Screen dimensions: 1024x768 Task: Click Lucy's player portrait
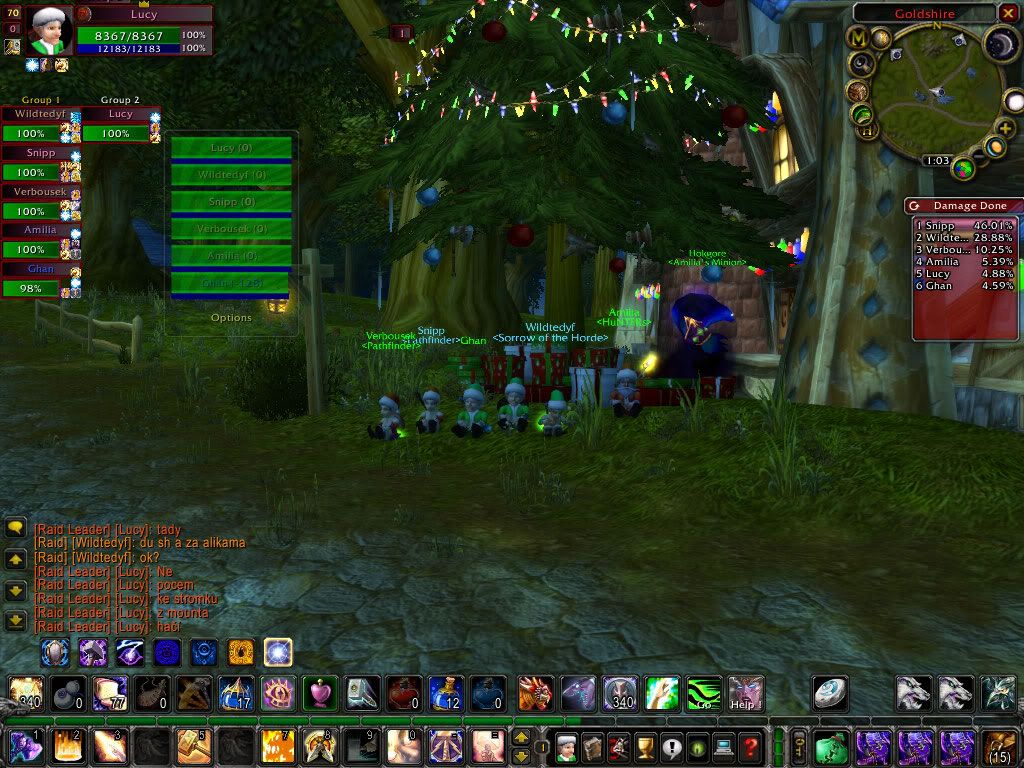[49, 29]
